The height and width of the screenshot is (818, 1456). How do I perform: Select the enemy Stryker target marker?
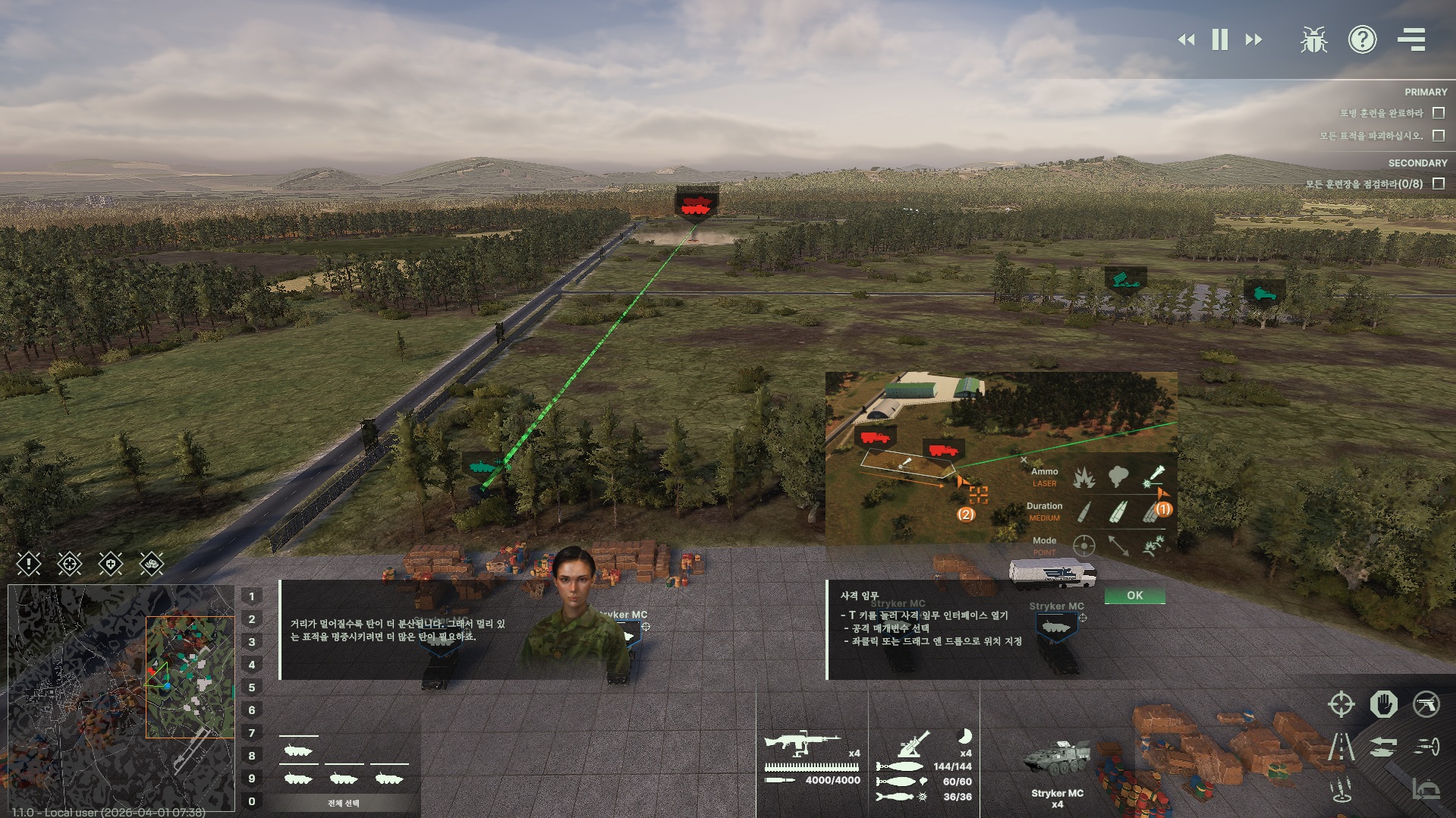pyautogui.click(x=697, y=204)
